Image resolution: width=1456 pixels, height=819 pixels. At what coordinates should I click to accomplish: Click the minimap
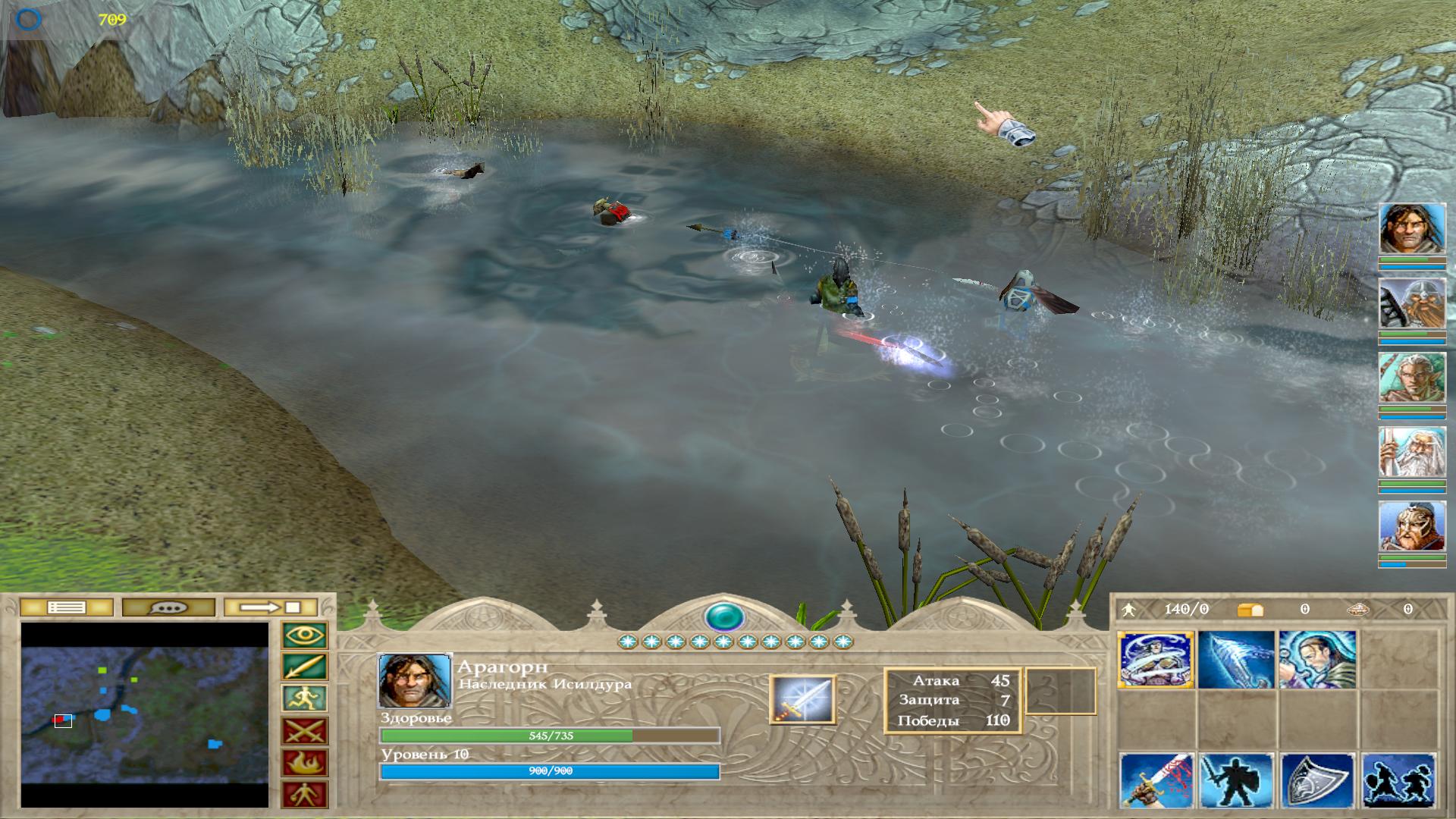pos(144,714)
